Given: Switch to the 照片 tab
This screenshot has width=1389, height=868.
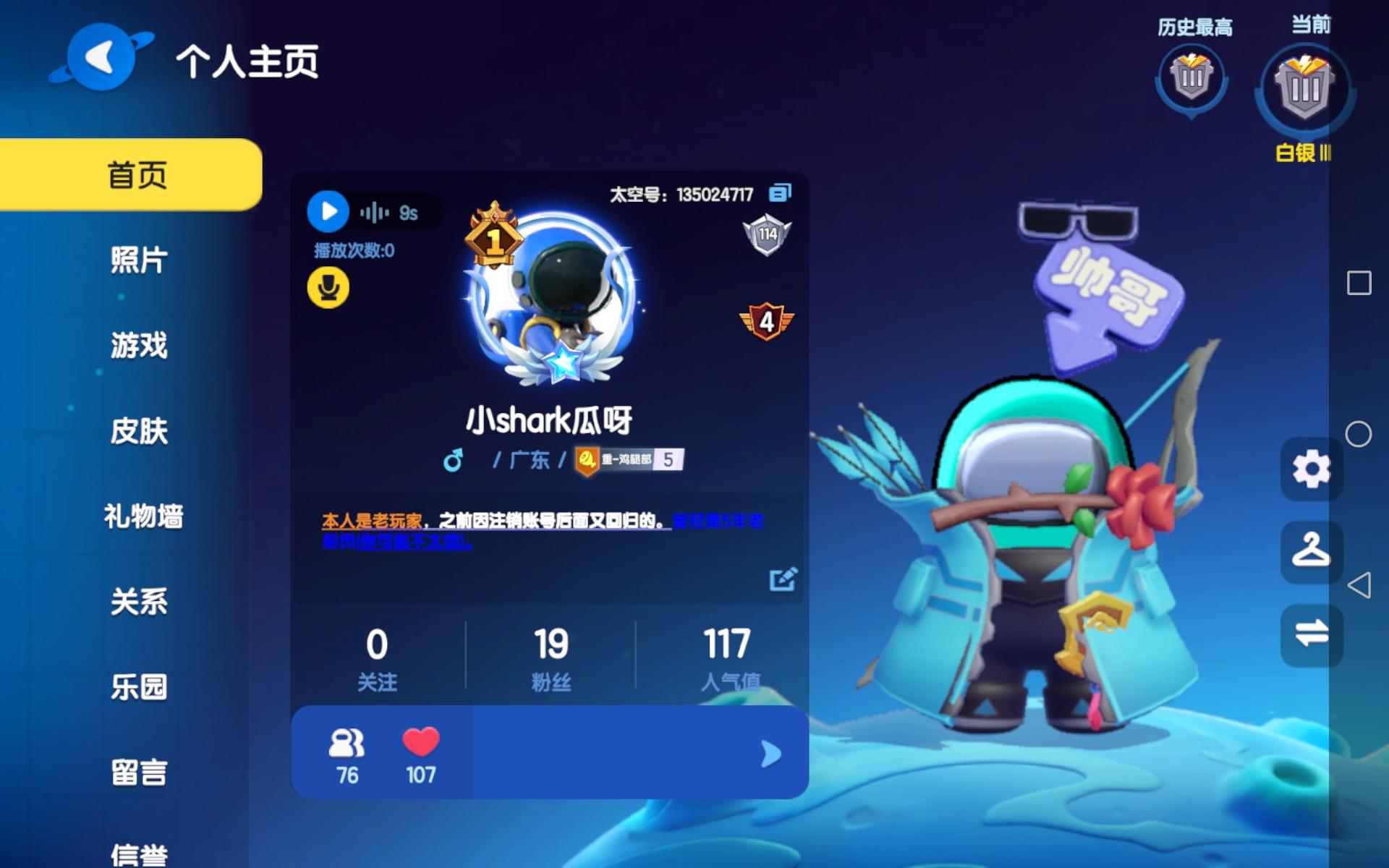Looking at the screenshot, I should [140, 262].
